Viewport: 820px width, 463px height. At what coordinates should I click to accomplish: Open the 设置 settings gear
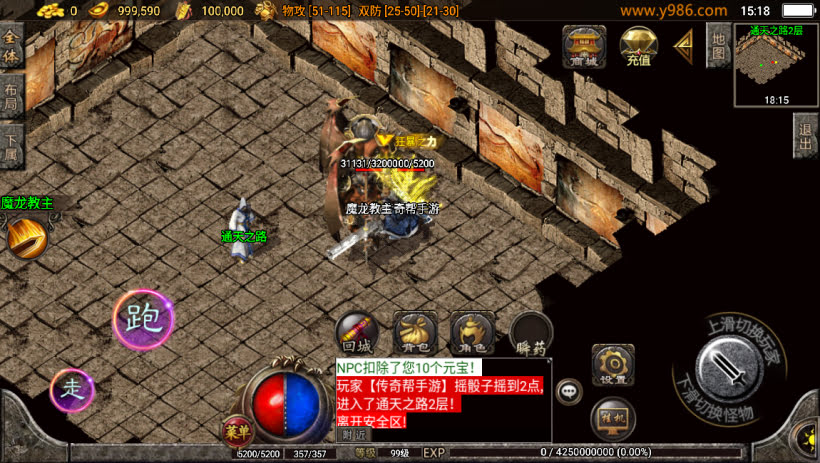(613, 365)
